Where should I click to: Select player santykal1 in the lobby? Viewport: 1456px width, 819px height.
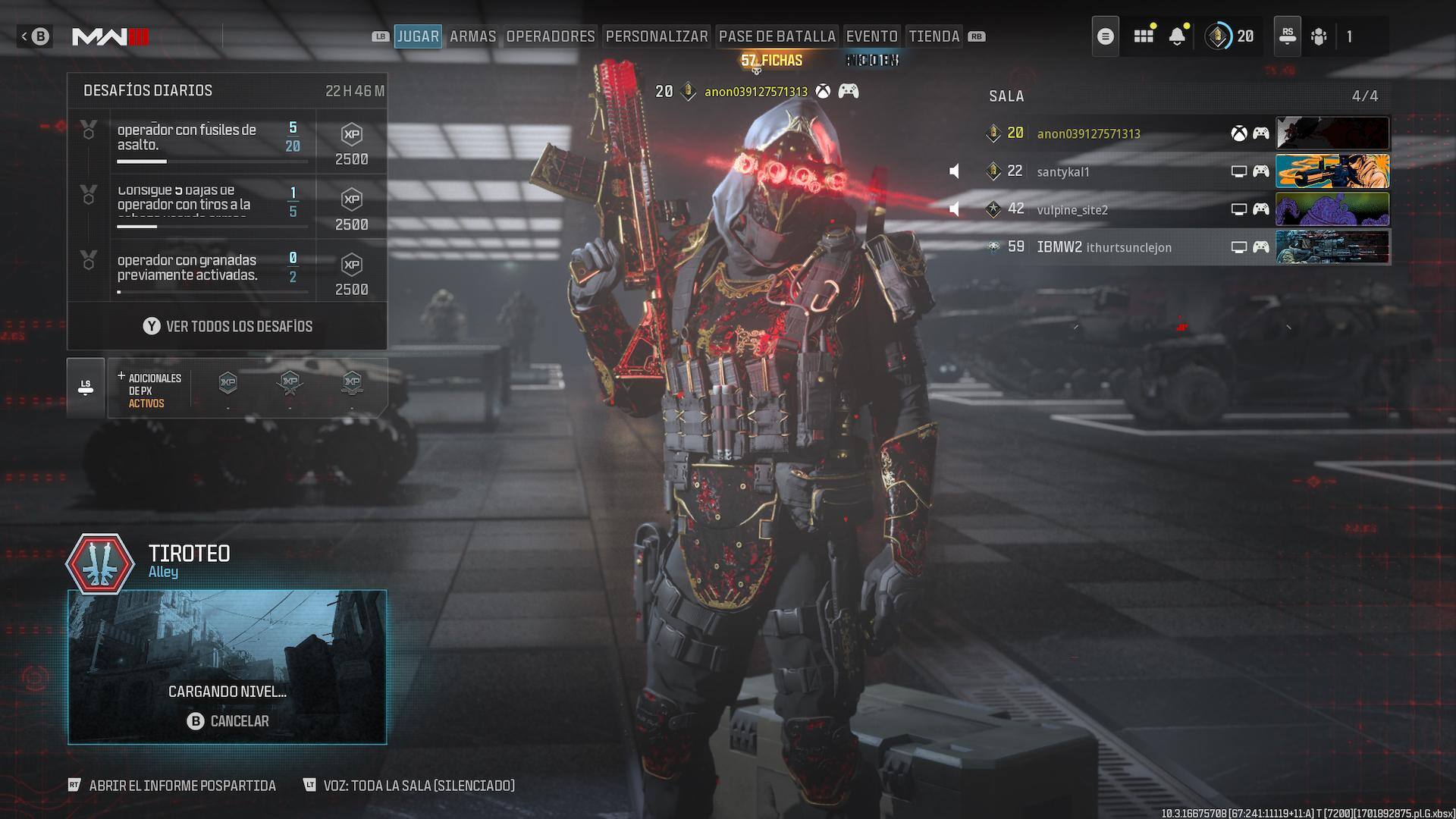[x=1063, y=171]
